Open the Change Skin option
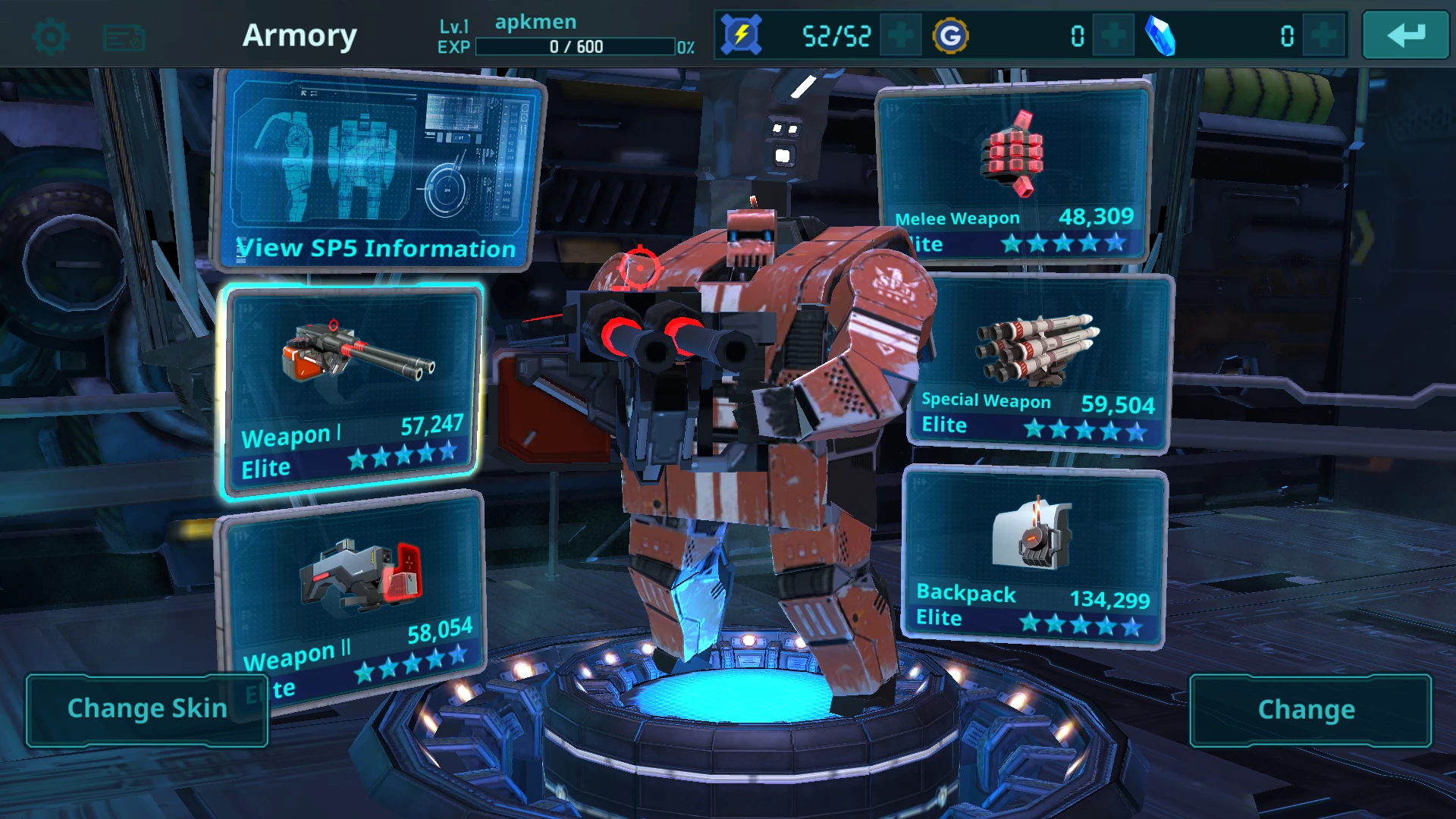The image size is (1456, 819). coord(147,709)
